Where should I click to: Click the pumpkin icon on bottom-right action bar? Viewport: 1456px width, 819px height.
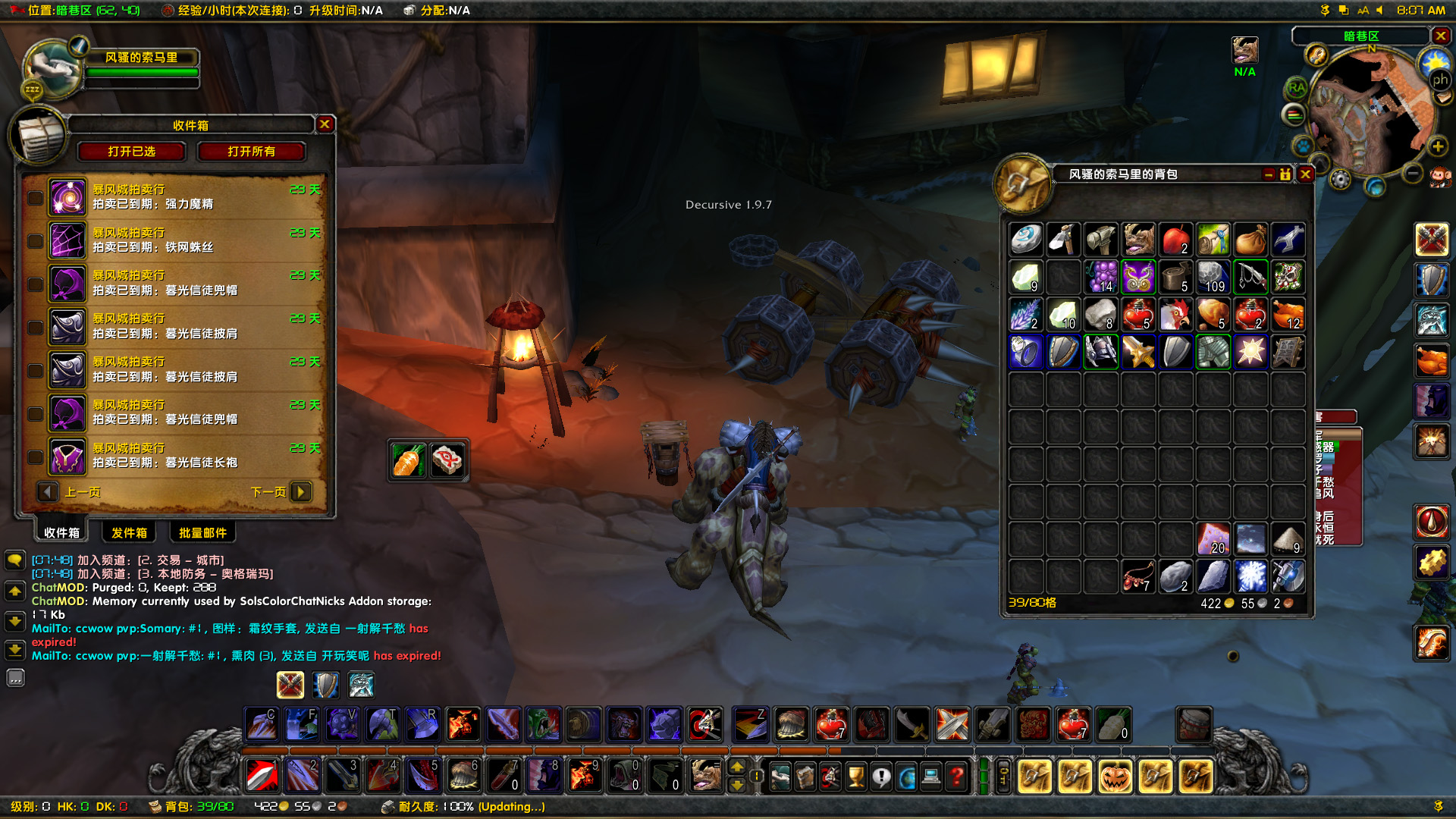1115,776
